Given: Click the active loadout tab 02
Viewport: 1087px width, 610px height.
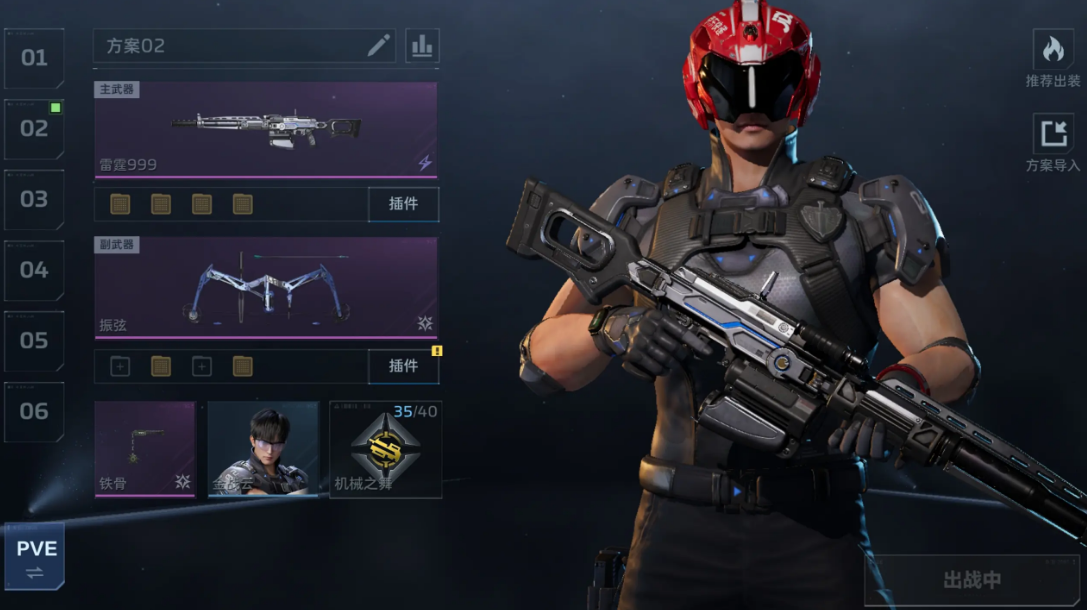Looking at the screenshot, I should click(34, 129).
